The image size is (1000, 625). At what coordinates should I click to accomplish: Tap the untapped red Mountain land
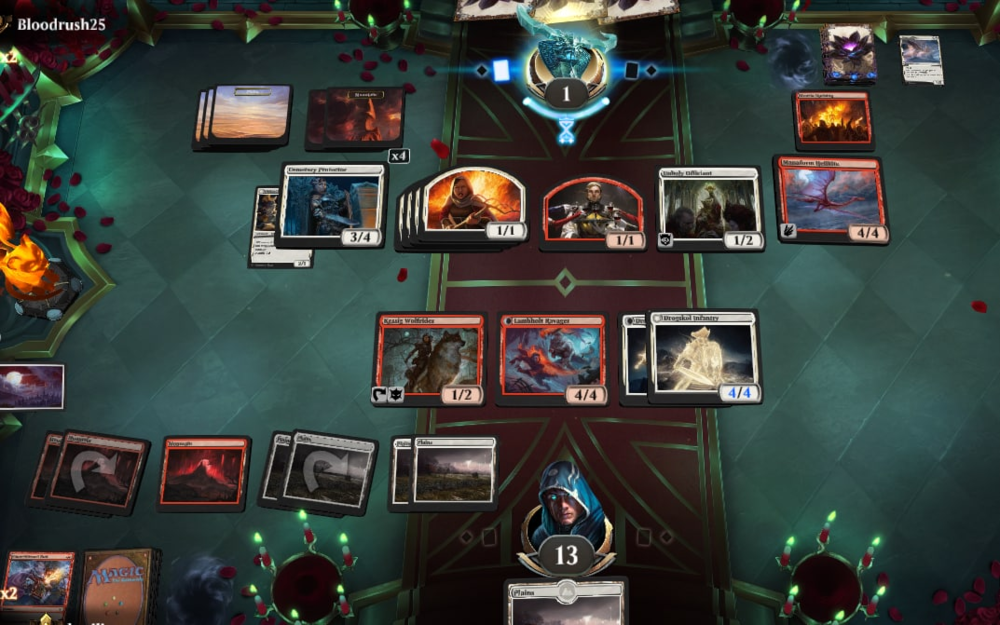coord(203,473)
